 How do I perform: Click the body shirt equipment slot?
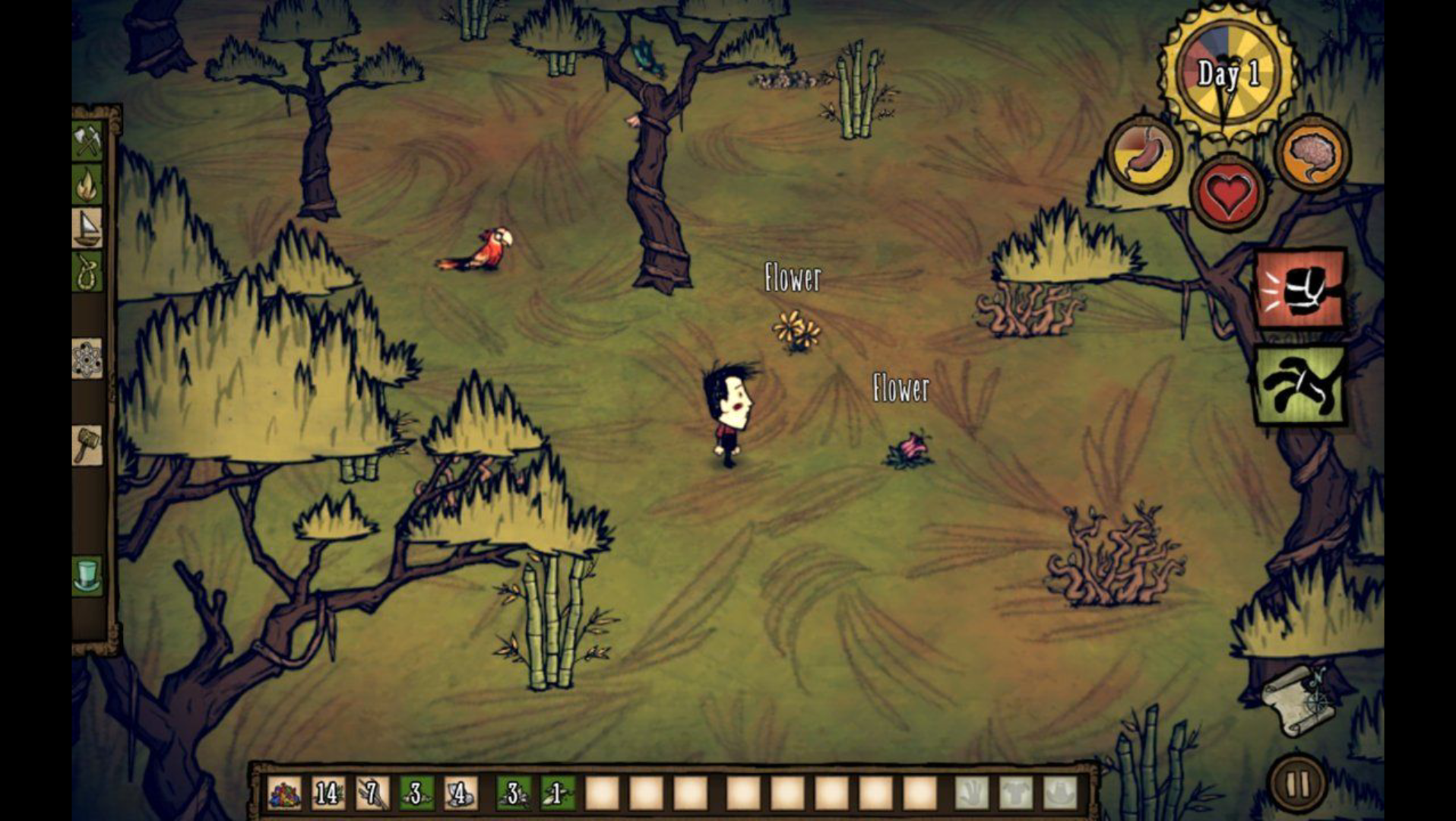point(1016,794)
